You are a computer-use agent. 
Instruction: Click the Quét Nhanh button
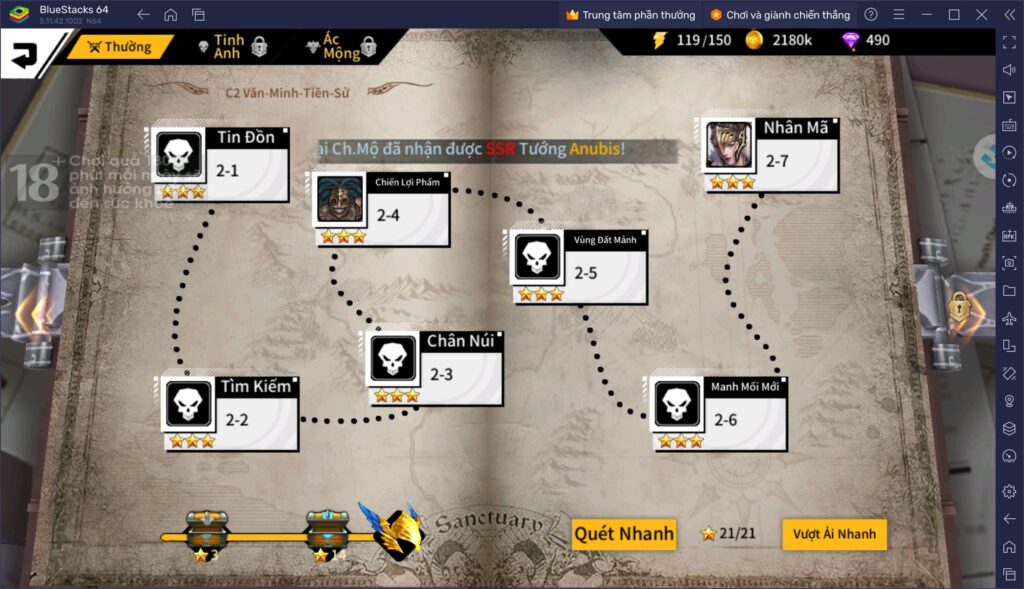[624, 534]
